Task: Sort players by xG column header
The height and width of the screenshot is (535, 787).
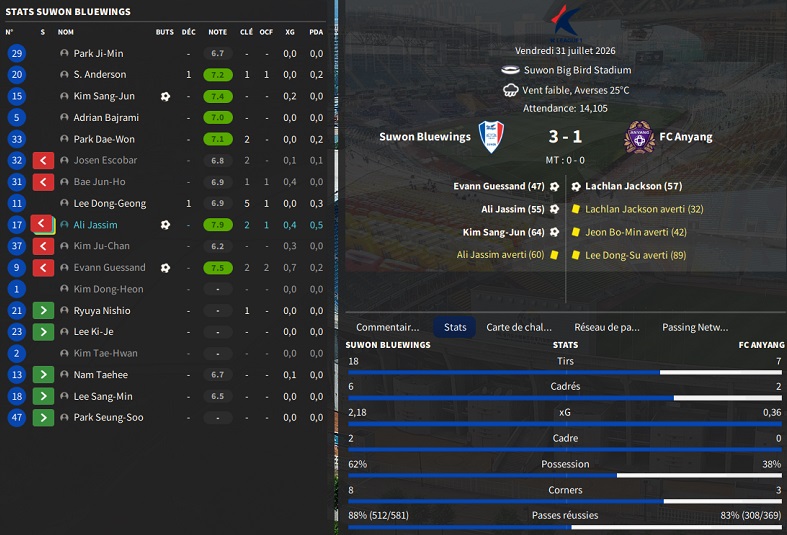Action: pos(289,32)
